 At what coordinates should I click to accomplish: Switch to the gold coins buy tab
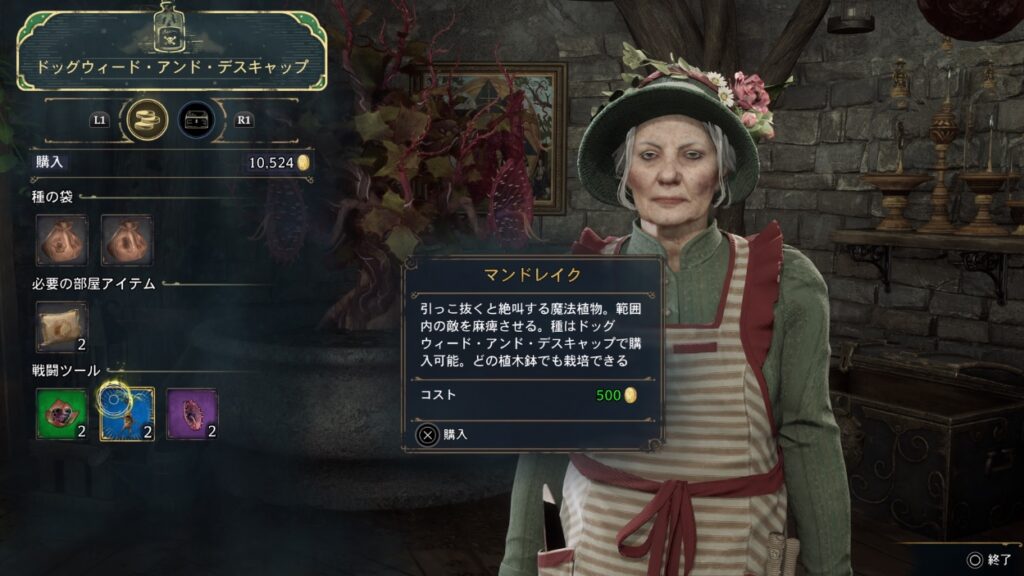pyautogui.click(x=147, y=120)
